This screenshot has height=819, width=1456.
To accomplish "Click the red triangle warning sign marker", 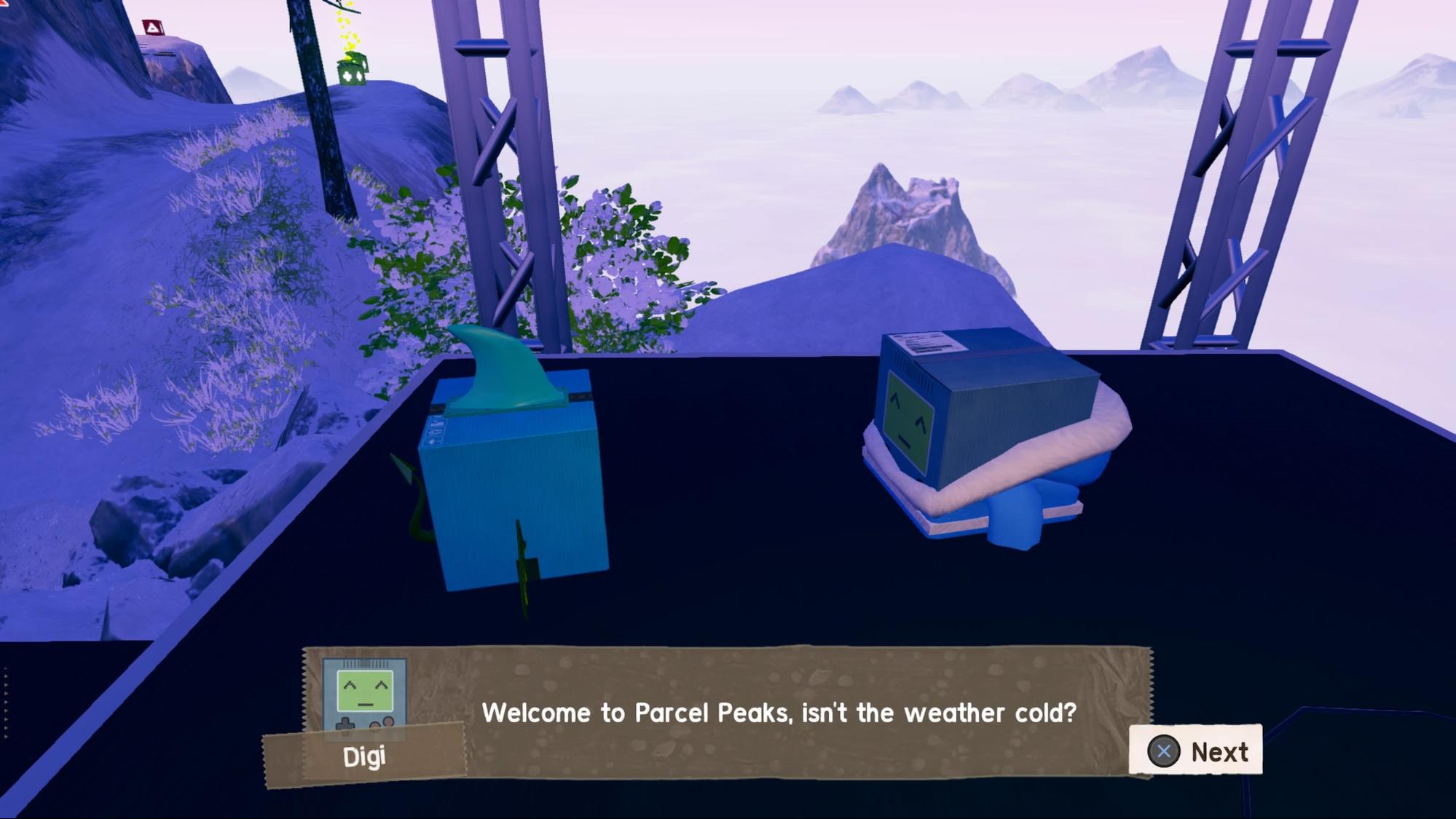I will 152,26.
